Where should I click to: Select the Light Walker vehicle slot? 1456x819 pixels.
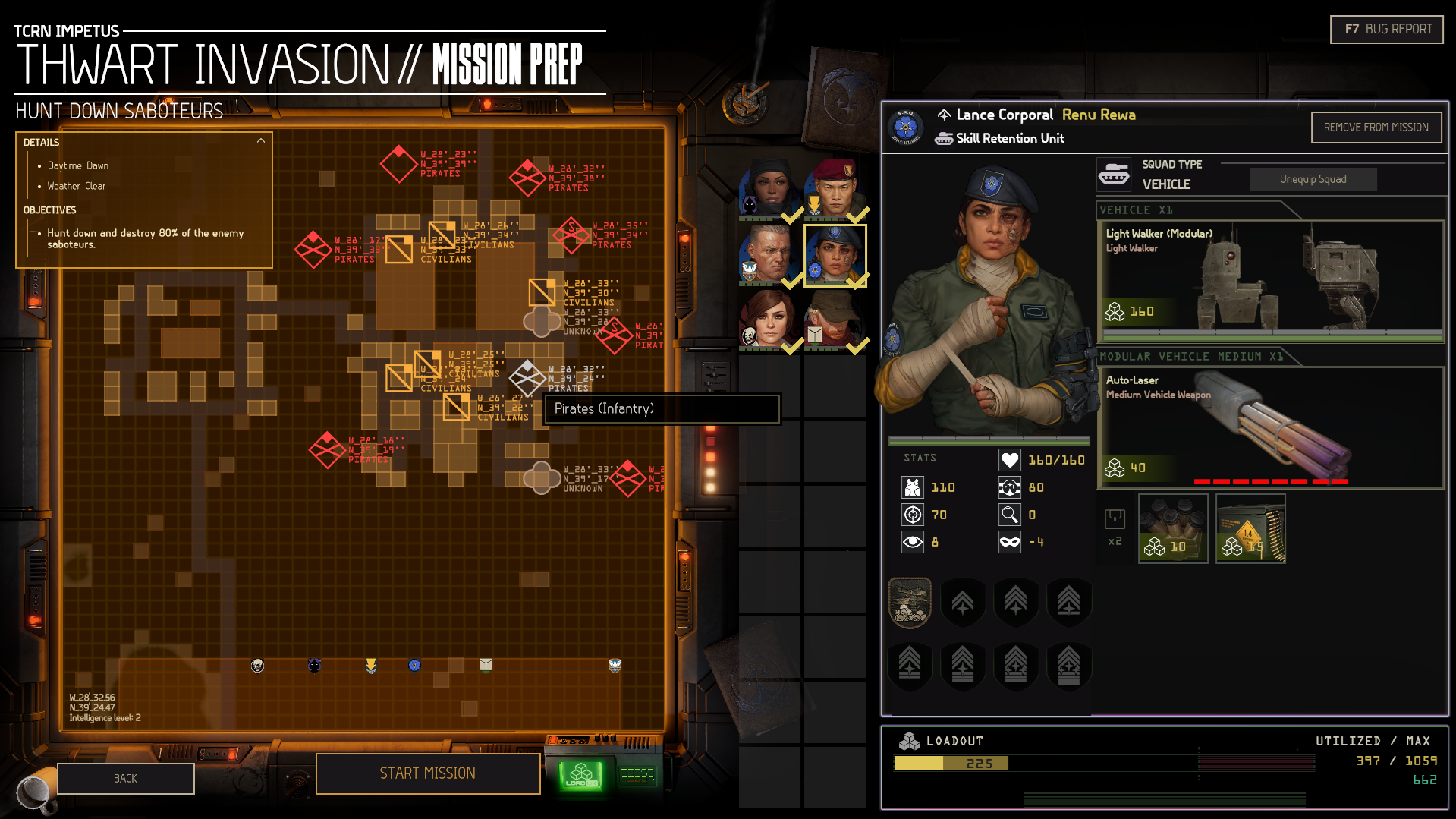pyautogui.click(x=1270, y=281)
